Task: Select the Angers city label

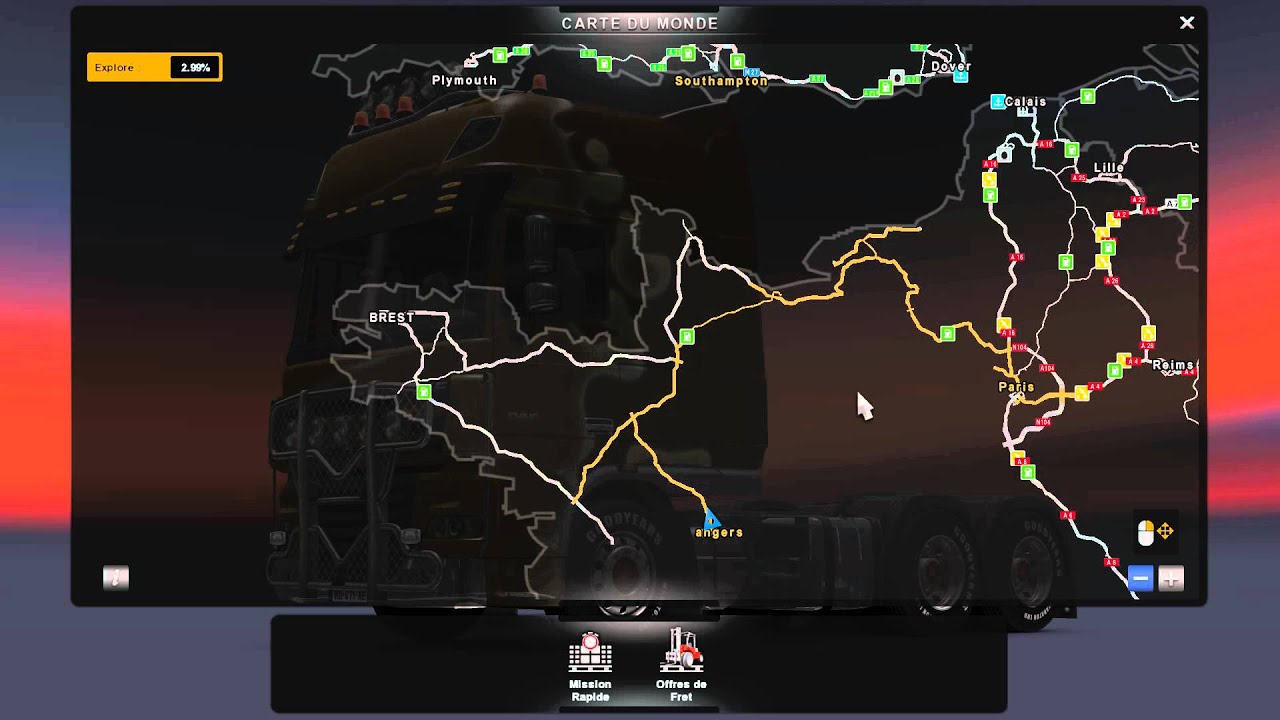Action: (719, 533)
